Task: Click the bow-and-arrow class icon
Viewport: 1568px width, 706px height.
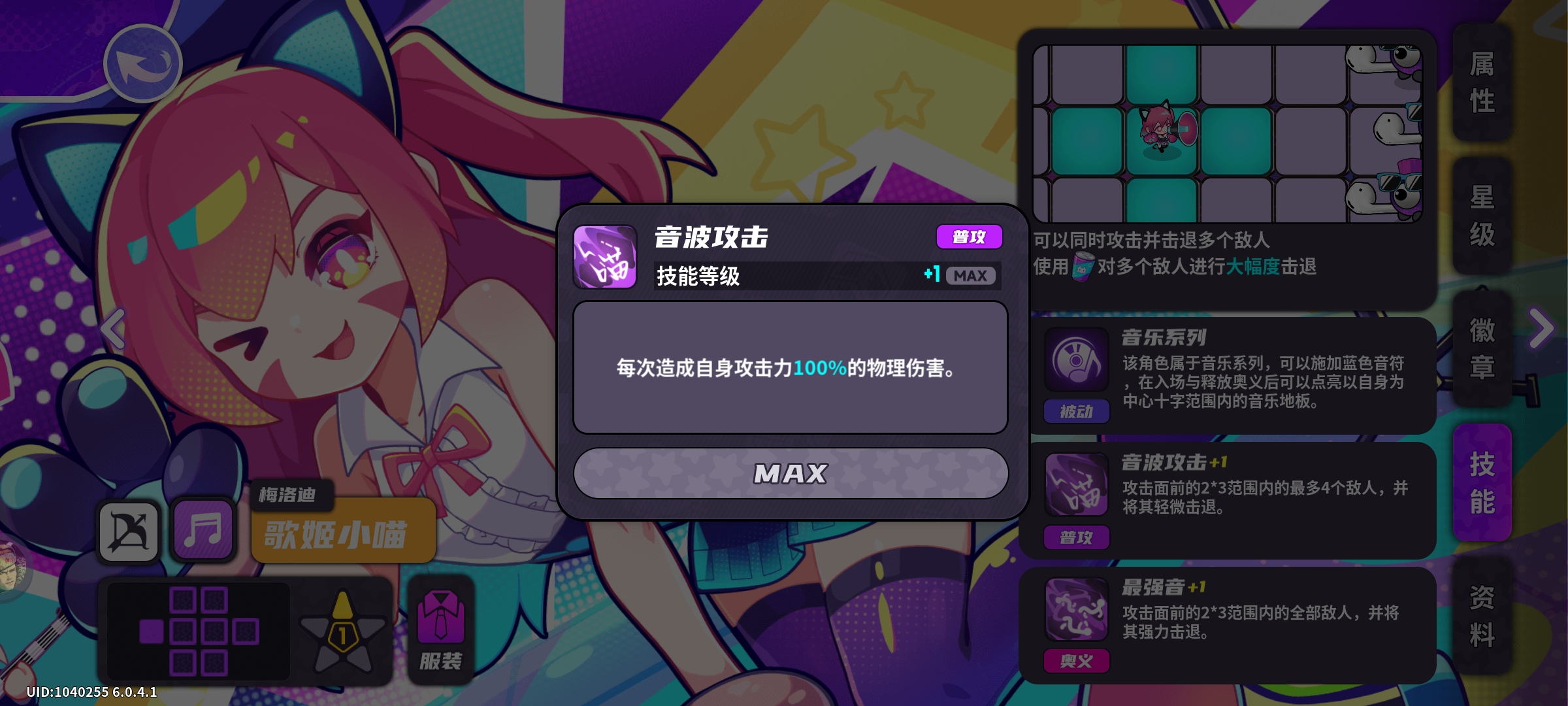Action: tap(128, 529)
